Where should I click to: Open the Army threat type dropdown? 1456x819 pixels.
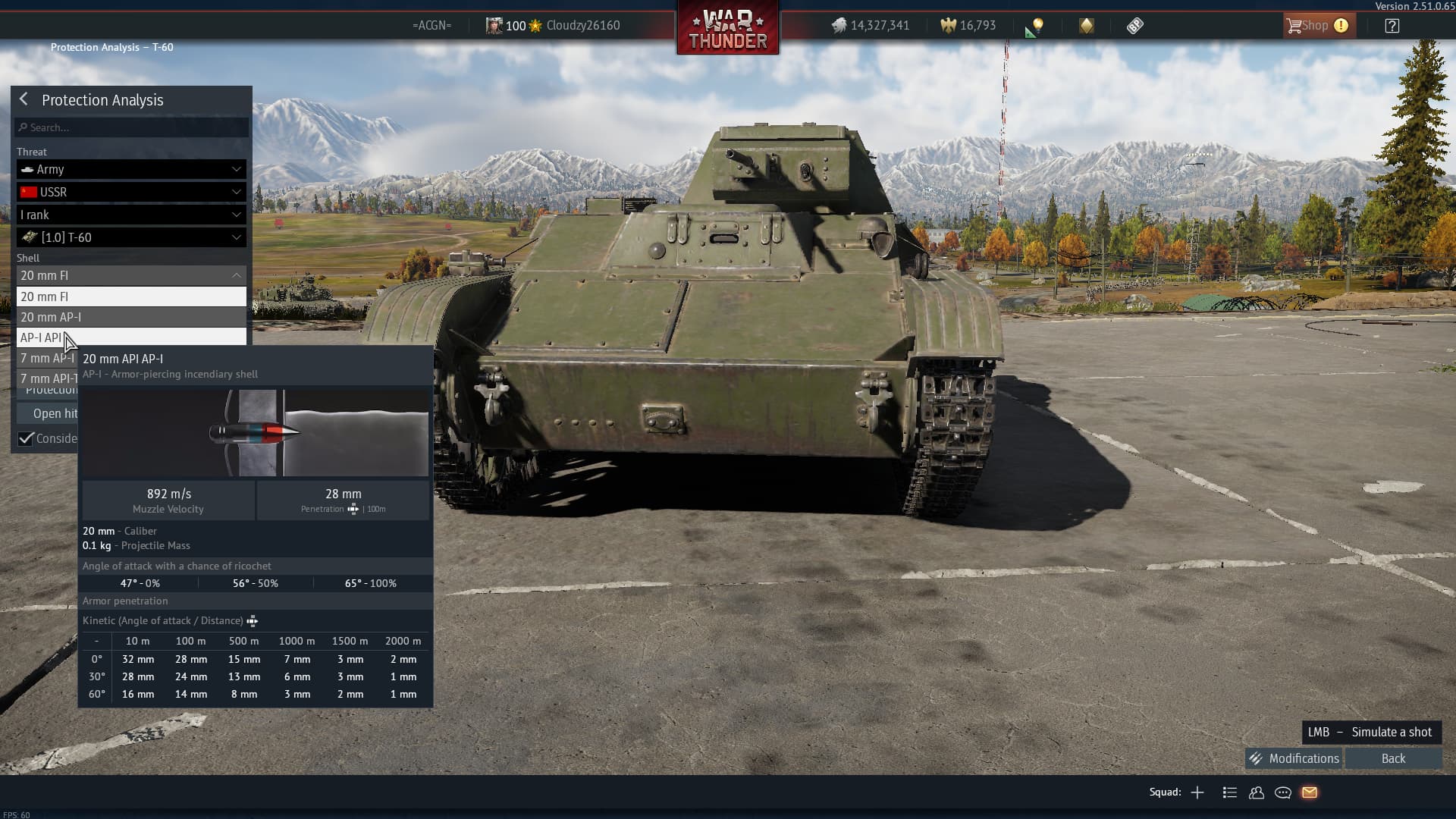131,169
